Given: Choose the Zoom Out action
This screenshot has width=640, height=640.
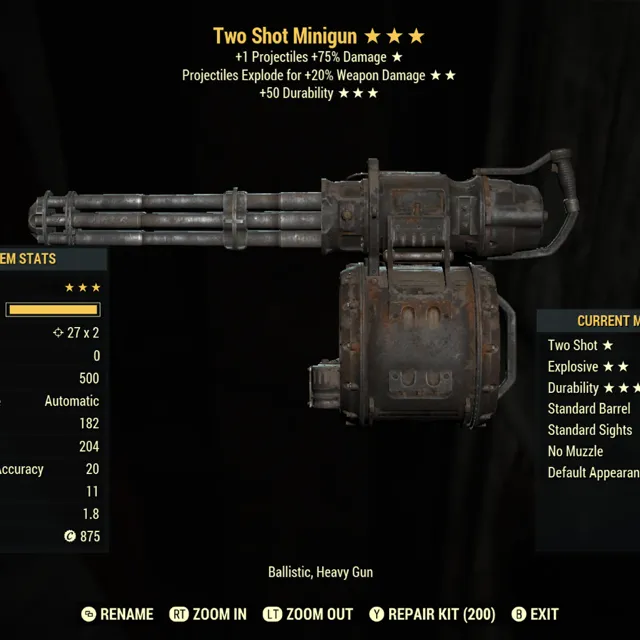Looking at the screenshot, I should click(307, 614).
